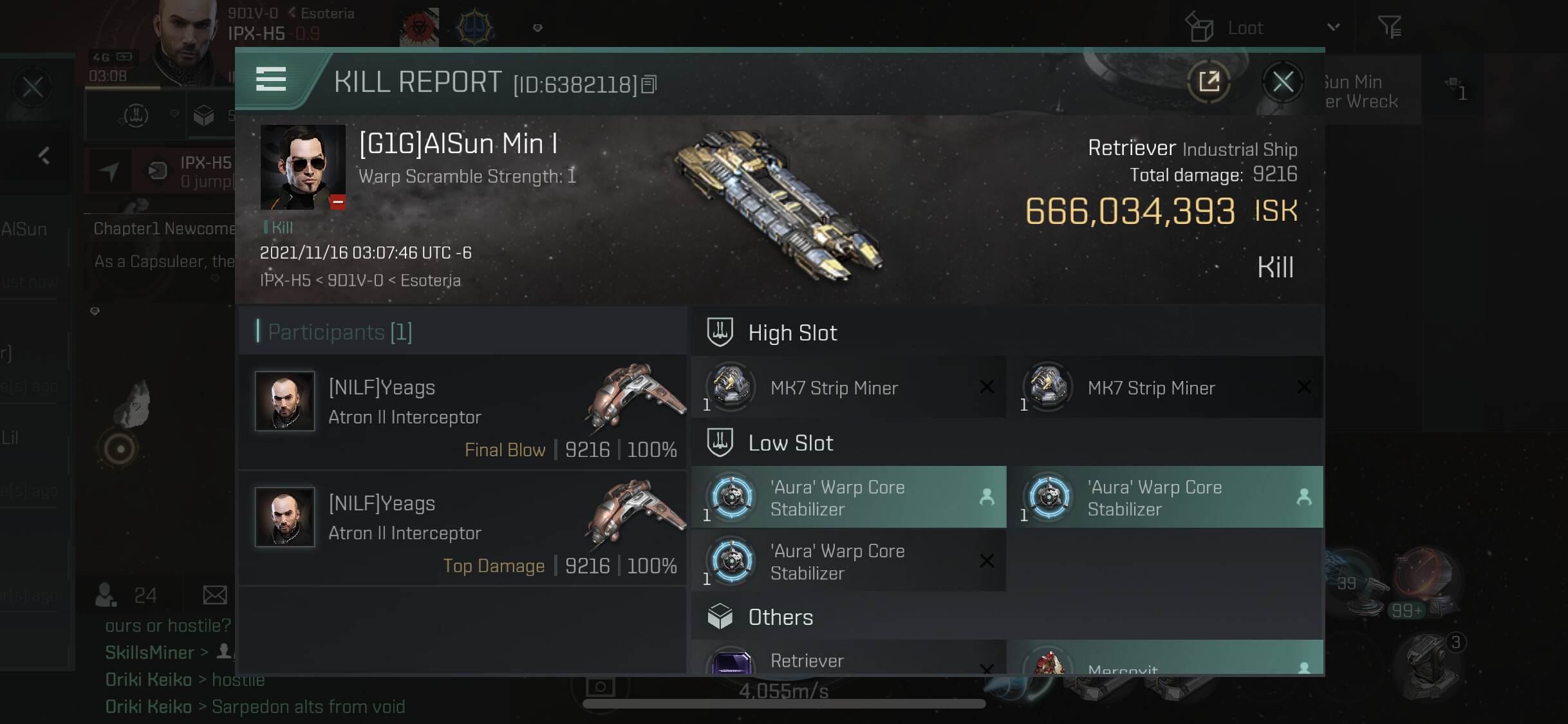Image resolution: width=1568 pixels, height=724 pixels.
Task: Click the funnel filter icon
Action: coord(1389,27)
